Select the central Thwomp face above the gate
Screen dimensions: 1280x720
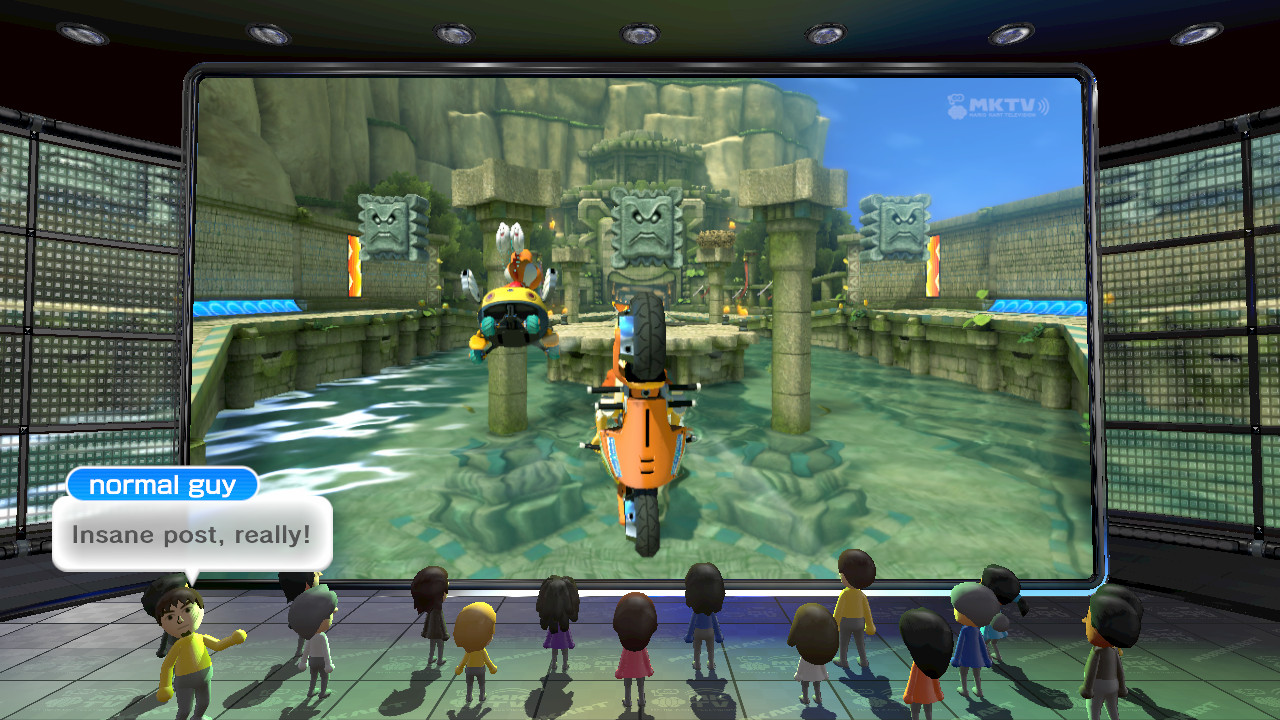645,228
